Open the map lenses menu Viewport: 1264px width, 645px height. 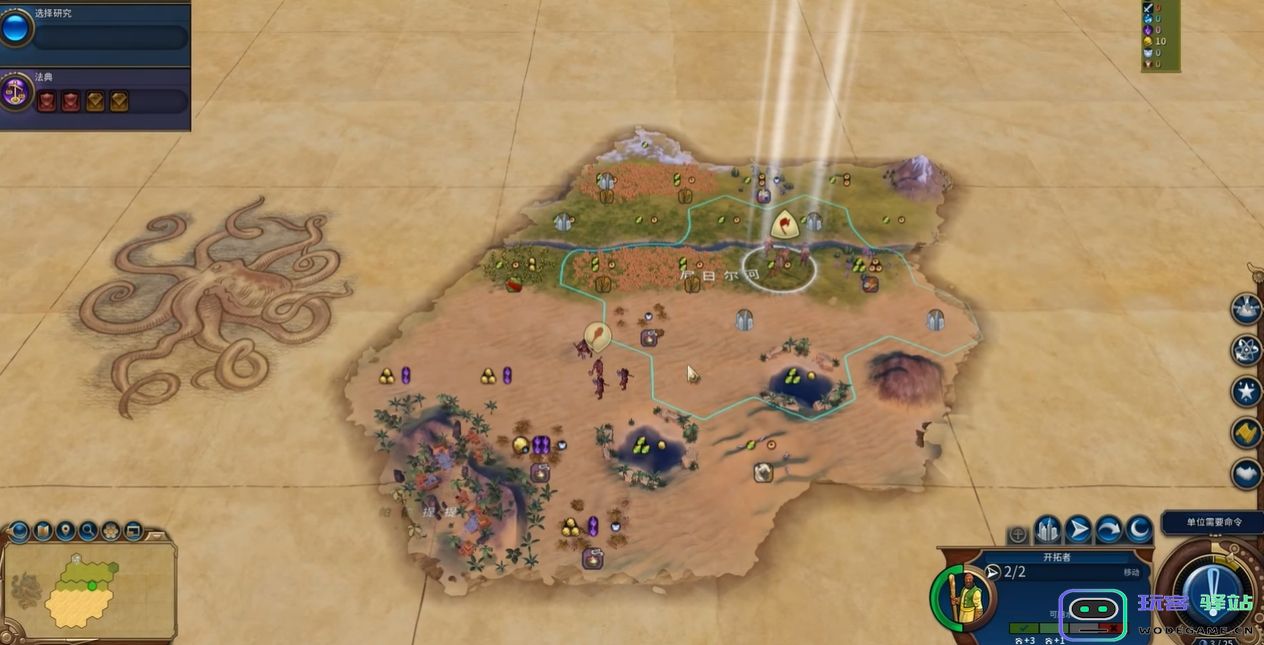[x=43, y=530]
